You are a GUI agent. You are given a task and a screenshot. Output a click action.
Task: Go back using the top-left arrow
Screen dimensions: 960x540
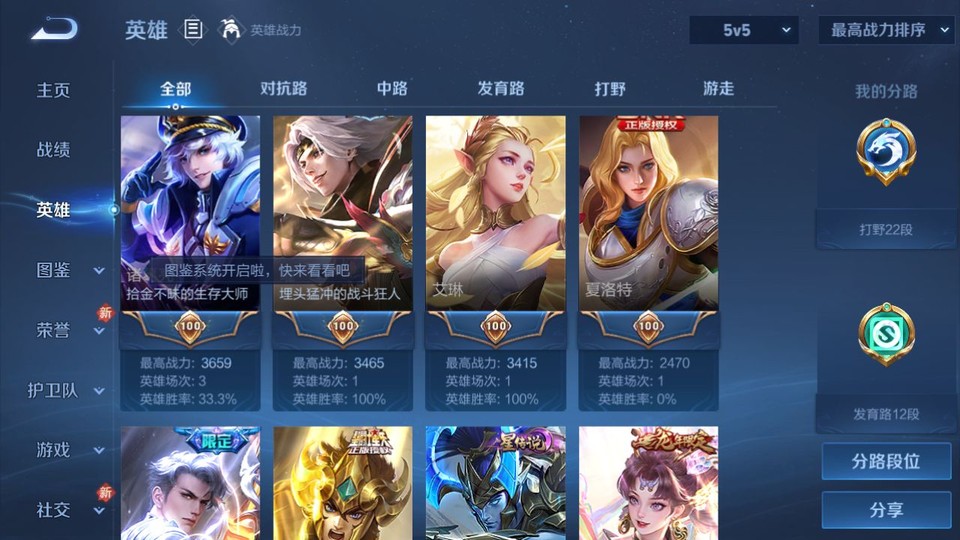[x=54, y=29]
